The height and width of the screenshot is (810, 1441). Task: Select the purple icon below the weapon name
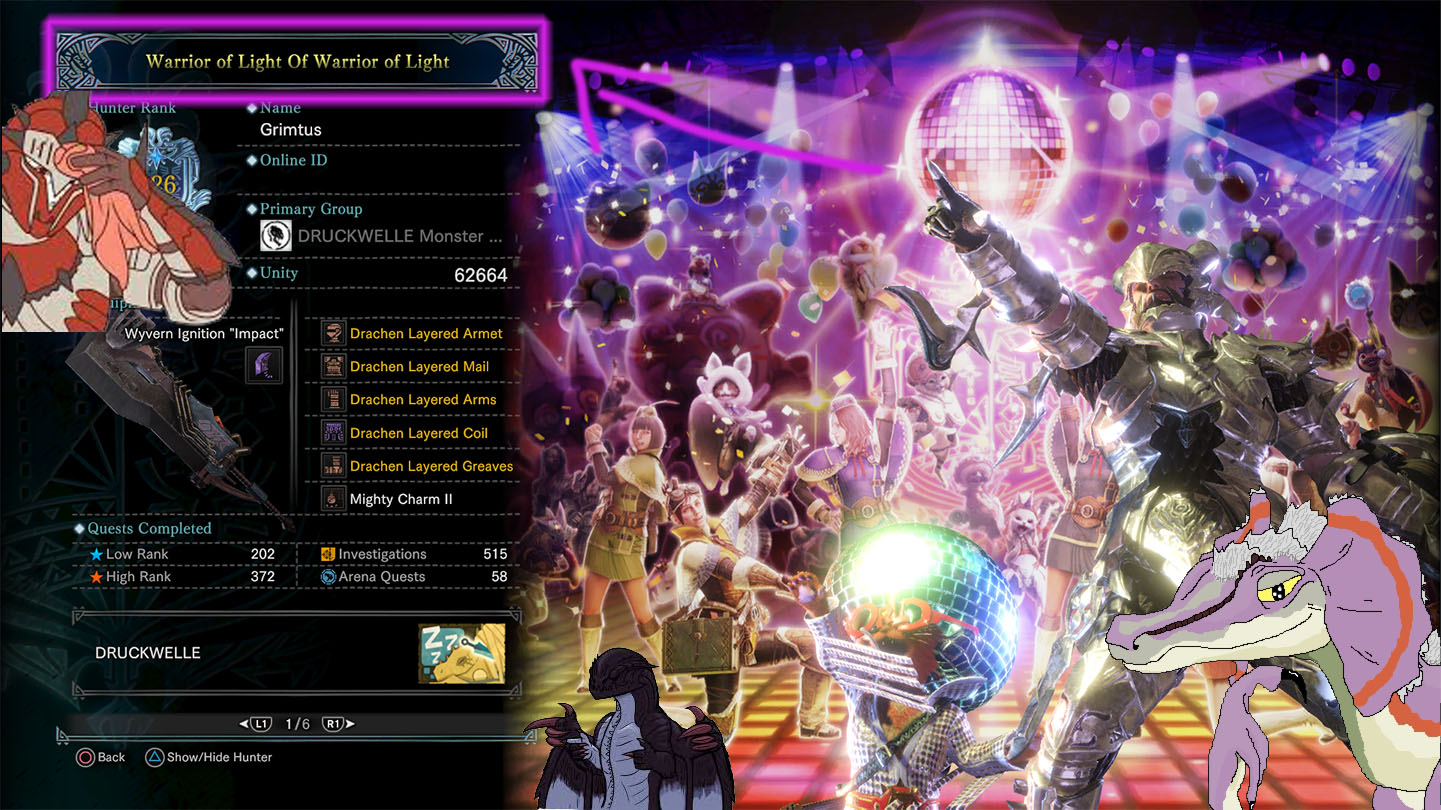tap(264, 366)
